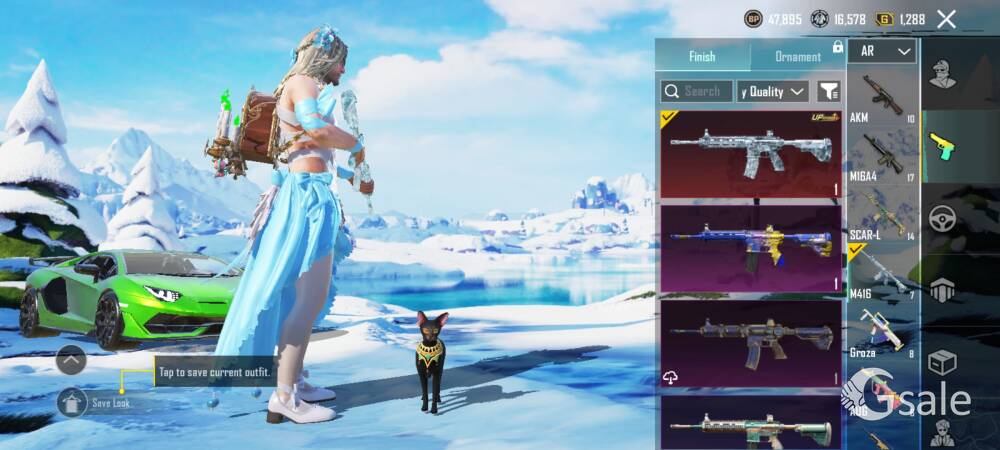Expand the up-arrow panel above Save Look
The width and height of the screenshot is (1000, 450).
point(71,359)
